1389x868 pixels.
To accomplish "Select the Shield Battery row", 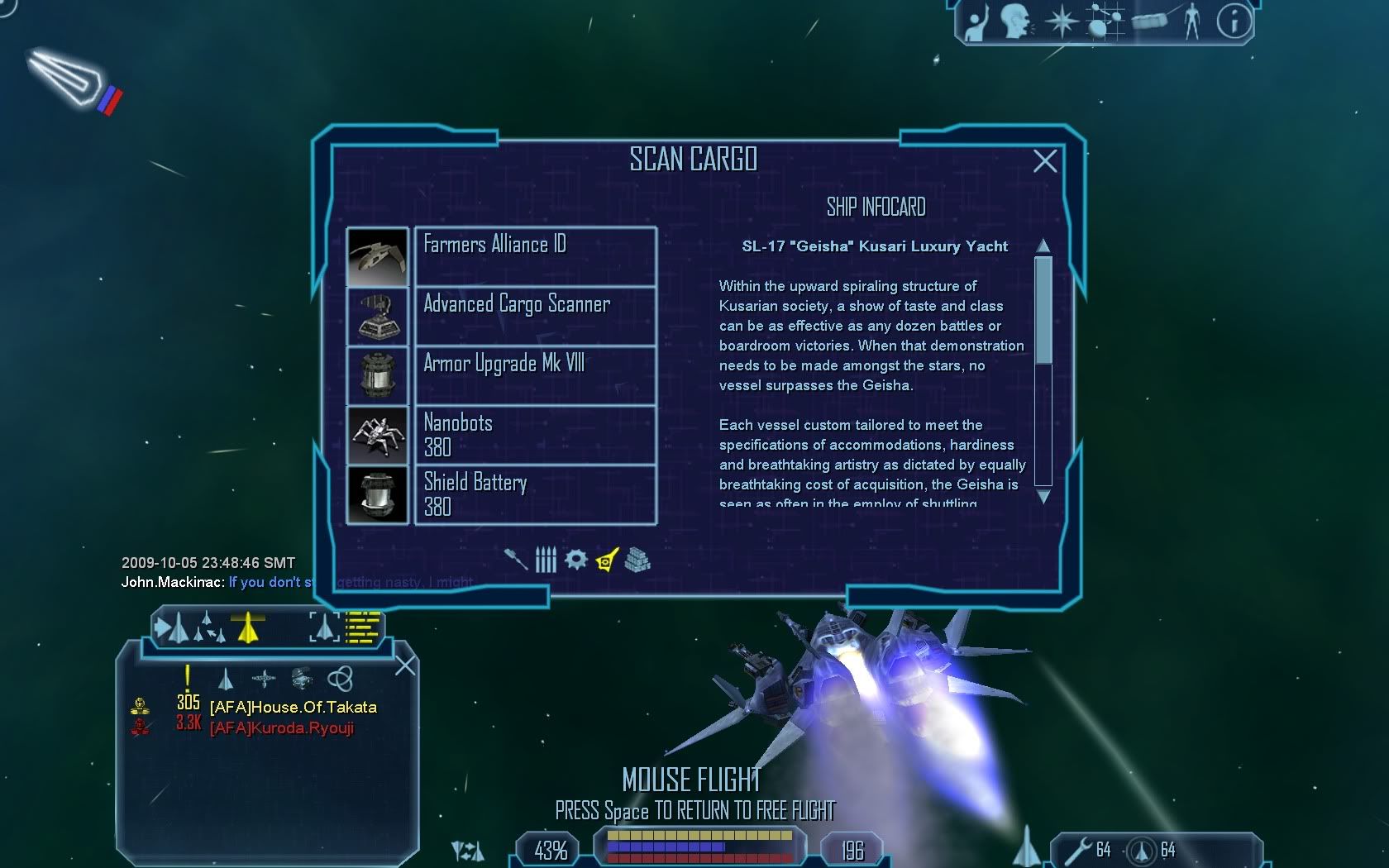I will pos(535,494).
